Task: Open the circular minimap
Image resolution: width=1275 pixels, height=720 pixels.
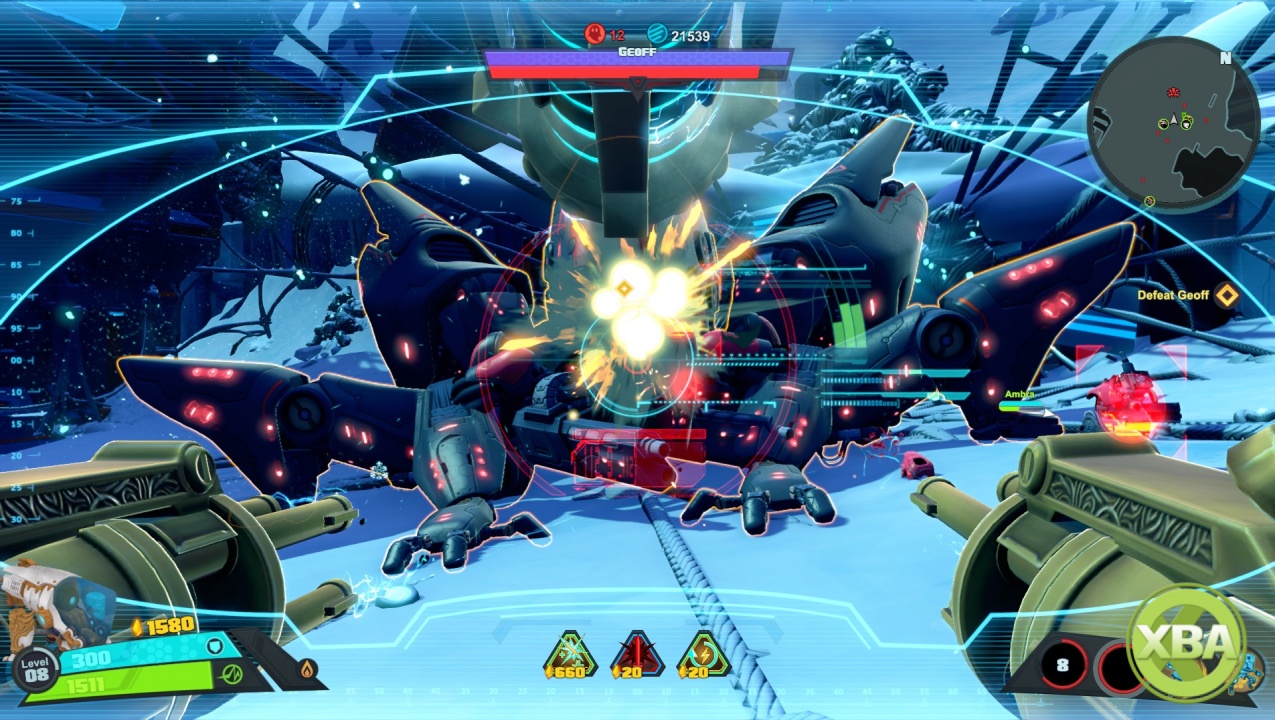Action: click(1172, 125)
